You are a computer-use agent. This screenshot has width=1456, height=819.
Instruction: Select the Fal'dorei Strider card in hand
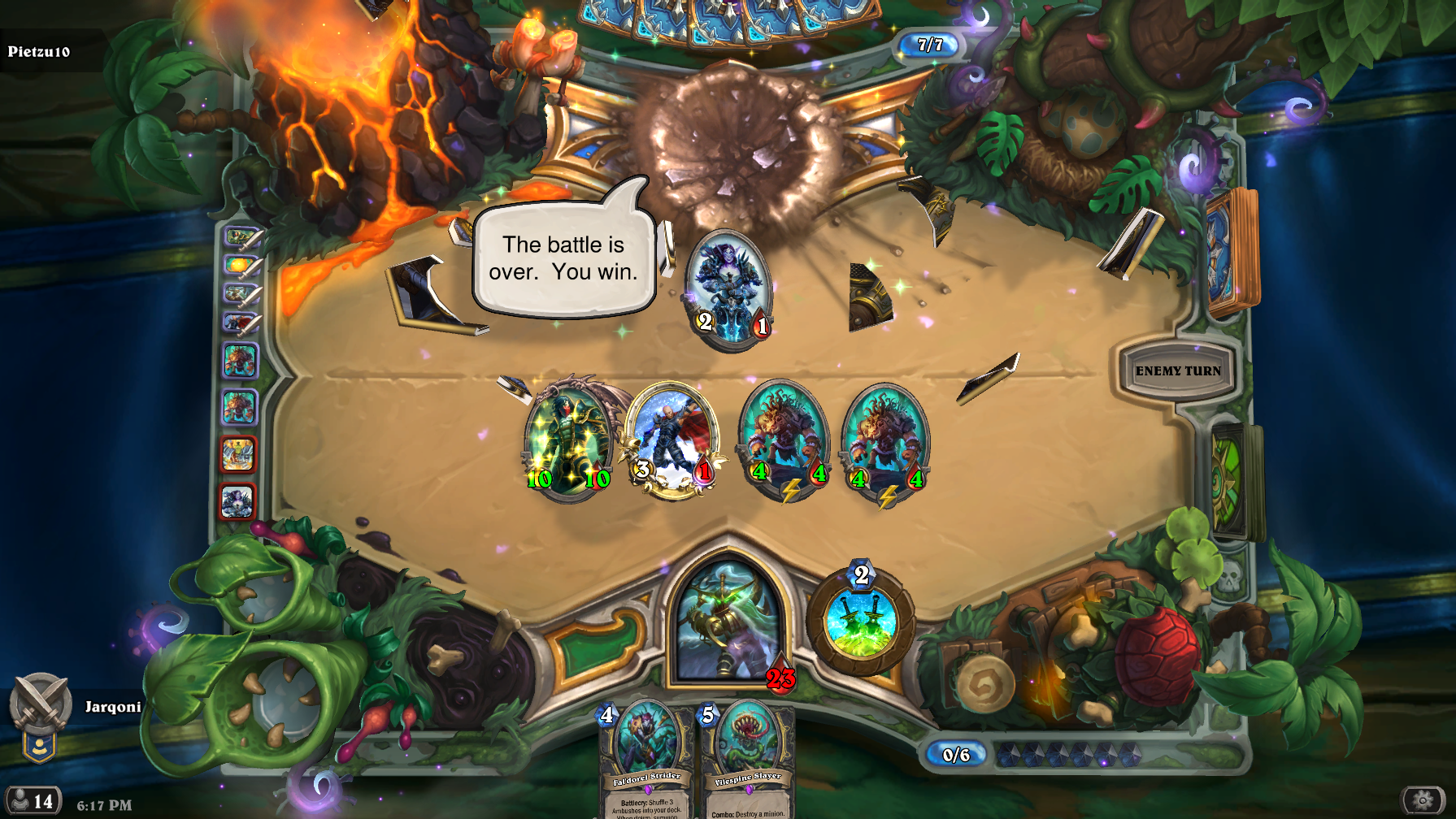click(x=648, y=760)
